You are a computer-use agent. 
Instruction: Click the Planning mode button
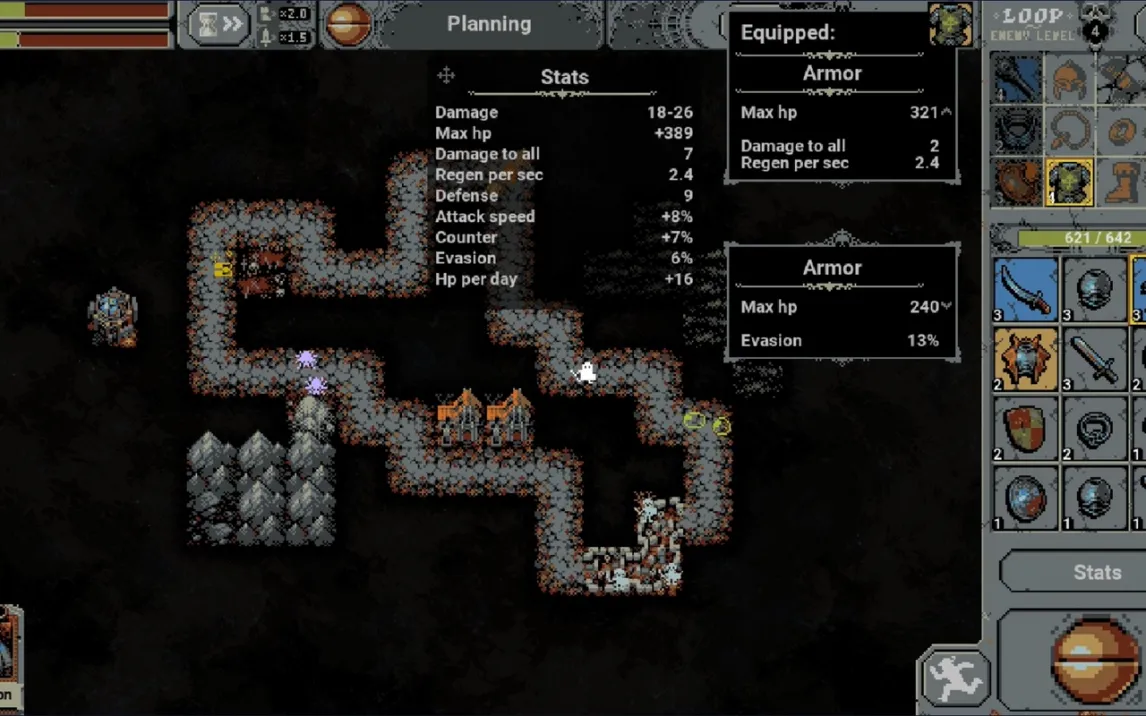(x=488, y=24)
